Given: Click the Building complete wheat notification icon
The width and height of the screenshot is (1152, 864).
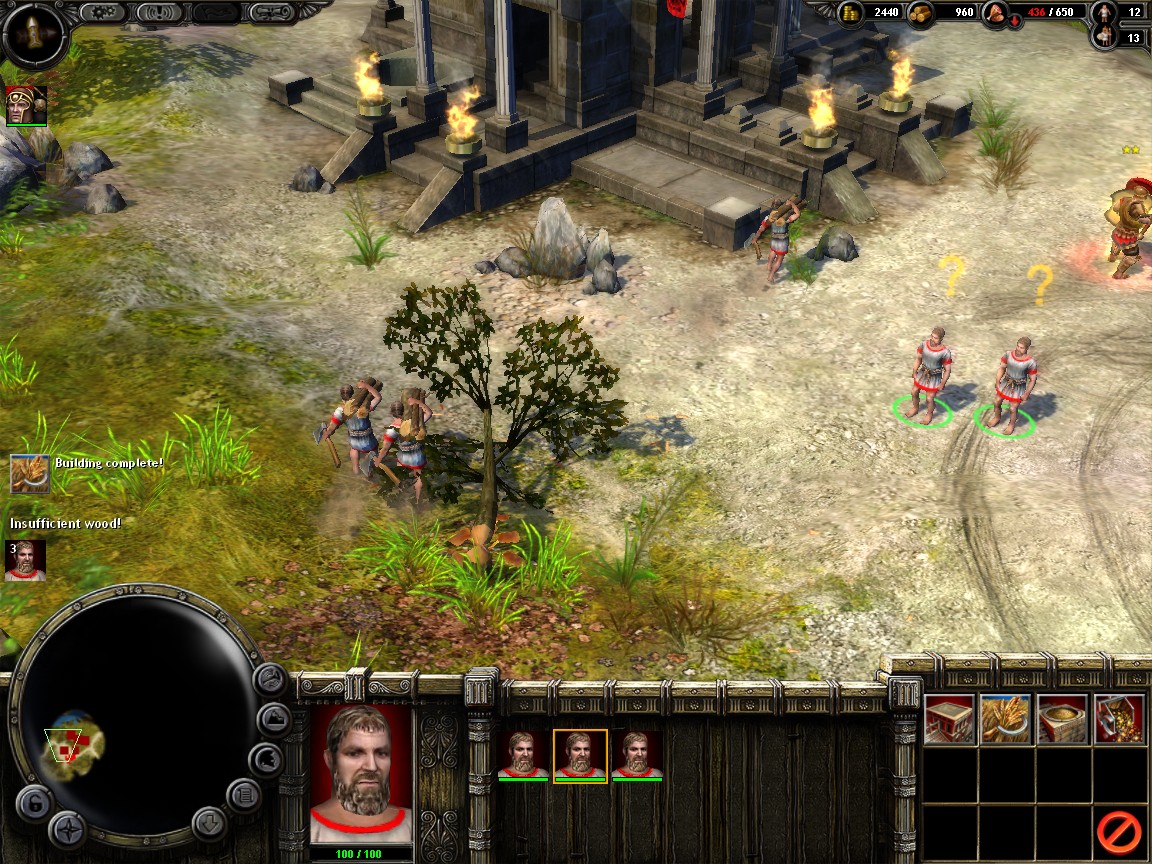Looking at the screenshot, I should click(x=30, y=473).
